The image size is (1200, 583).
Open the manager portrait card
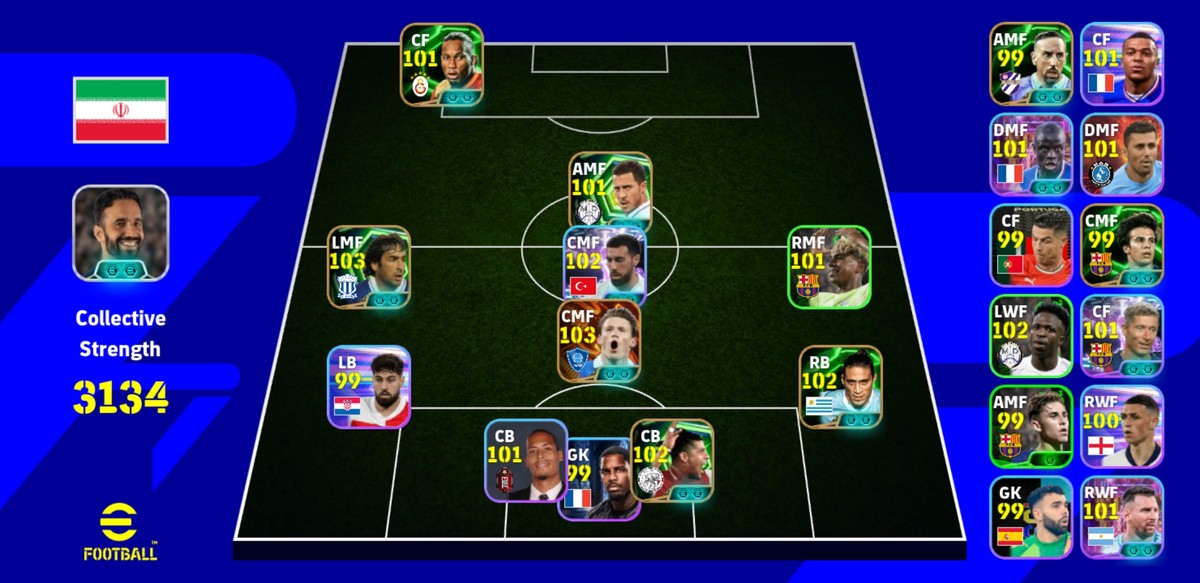[x=121, y=233]
